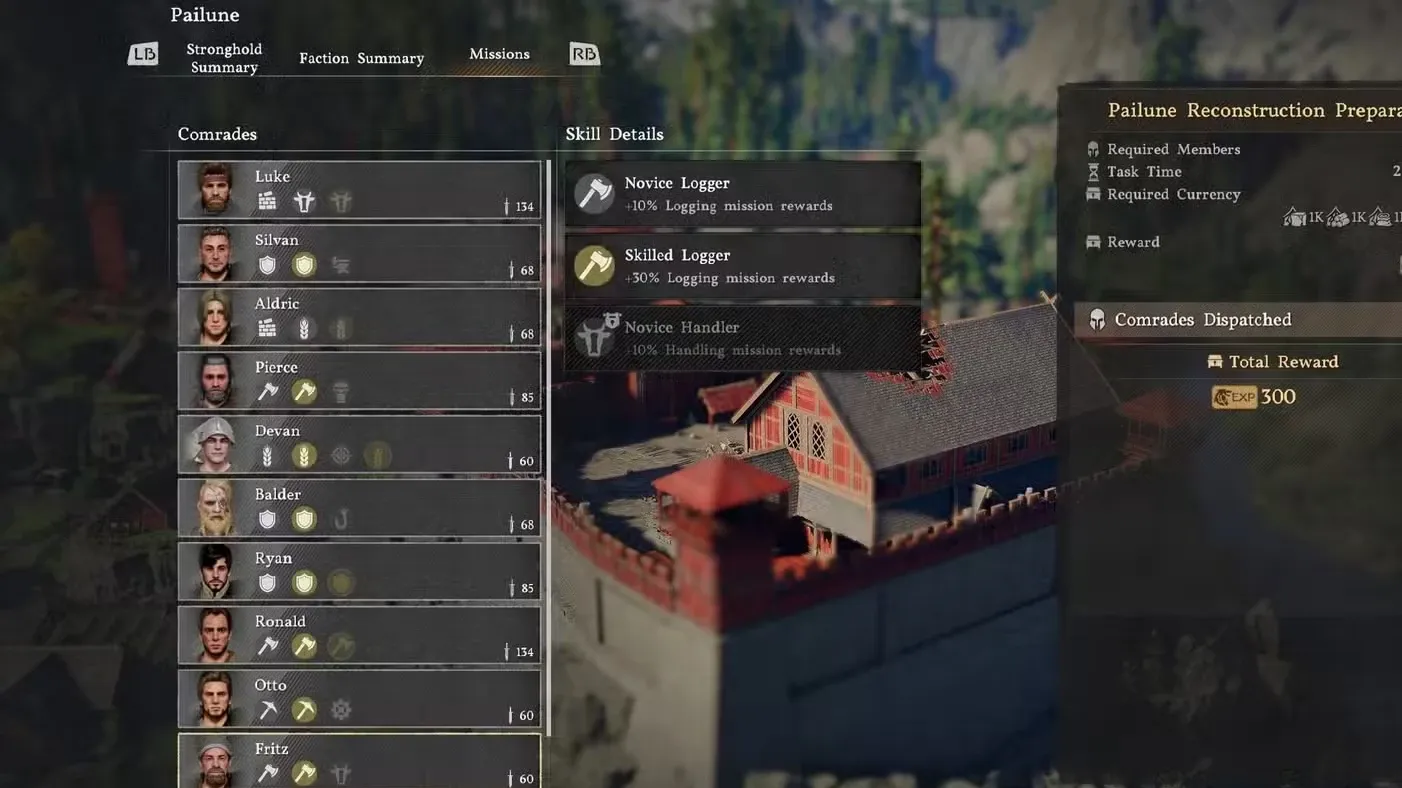Select Otto from the Comrades list

(359, 698)
